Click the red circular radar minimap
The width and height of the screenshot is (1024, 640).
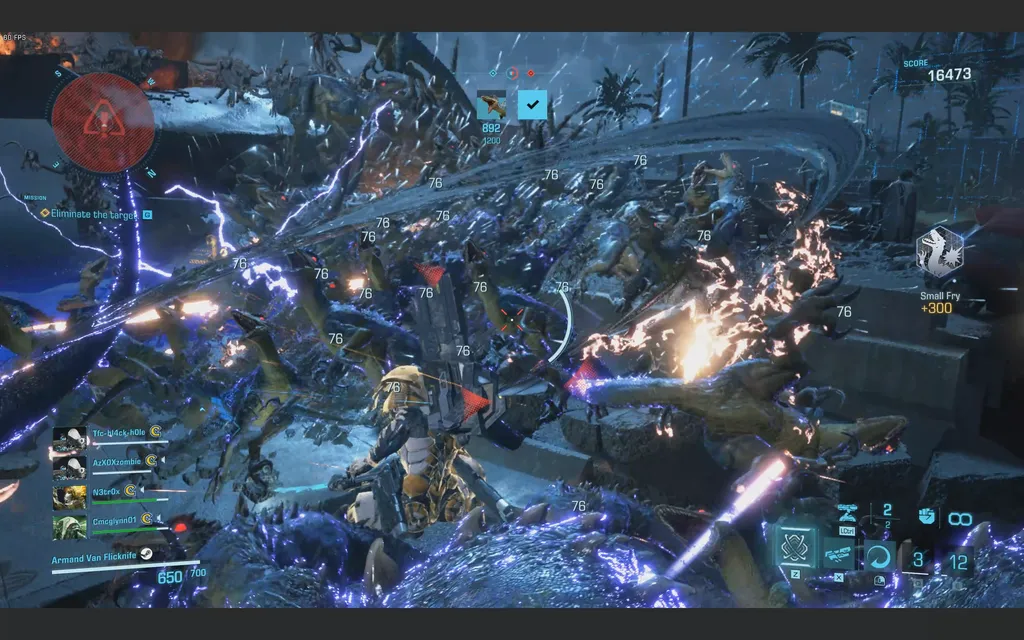(103, 119)
